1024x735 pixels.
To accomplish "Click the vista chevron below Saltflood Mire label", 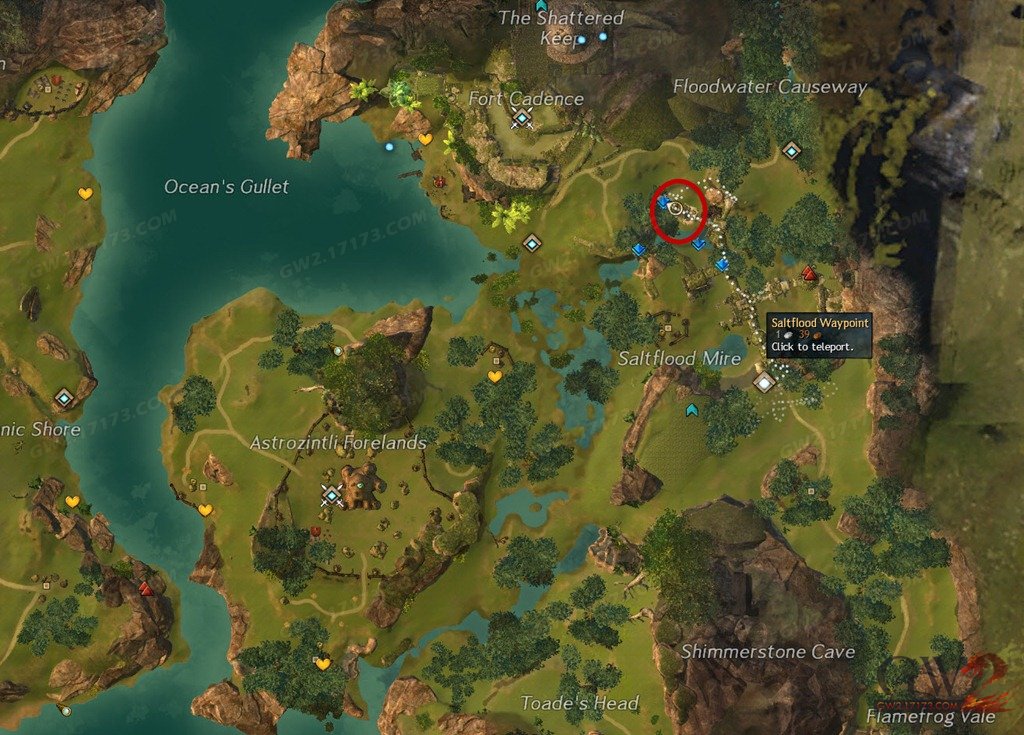I will (x=691, y=410).
